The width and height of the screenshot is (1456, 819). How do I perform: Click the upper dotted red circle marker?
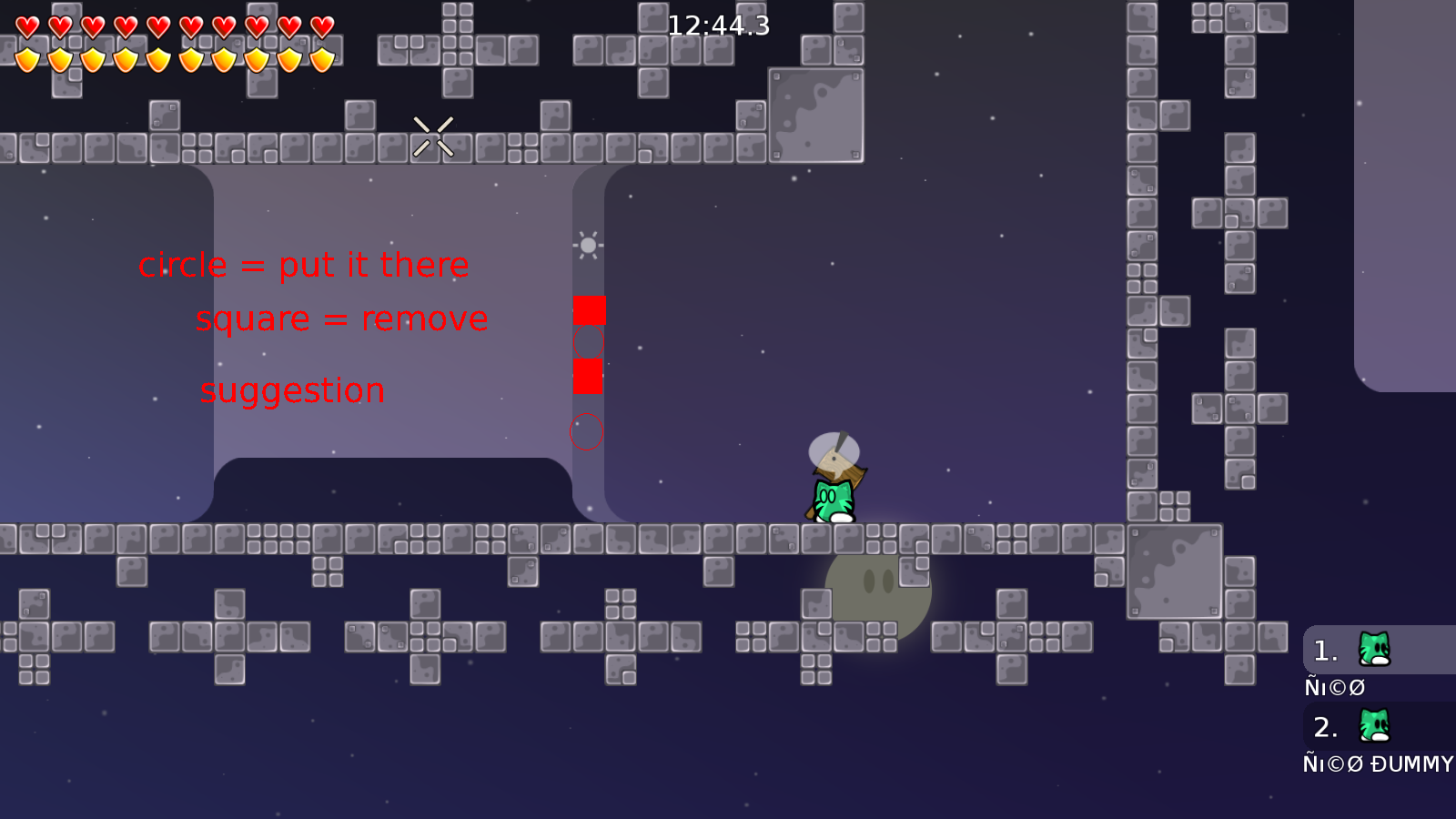(590, 343)
